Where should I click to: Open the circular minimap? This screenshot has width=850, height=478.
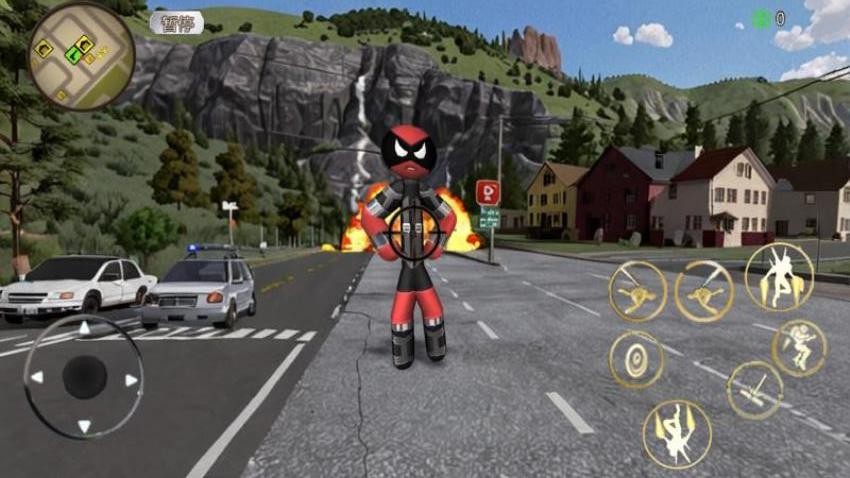81,55
